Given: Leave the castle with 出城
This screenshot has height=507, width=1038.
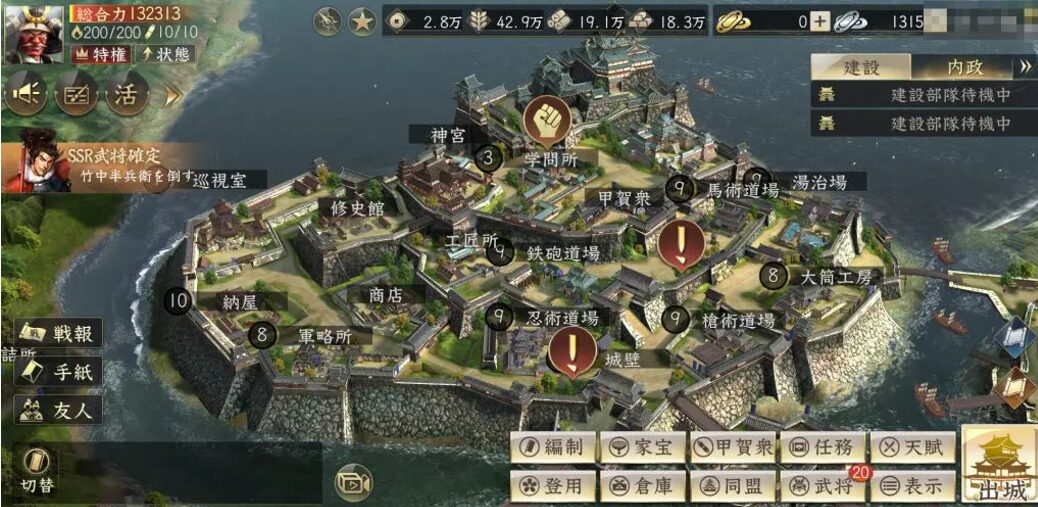Looking at the screenshot, I should coord(998,467).
